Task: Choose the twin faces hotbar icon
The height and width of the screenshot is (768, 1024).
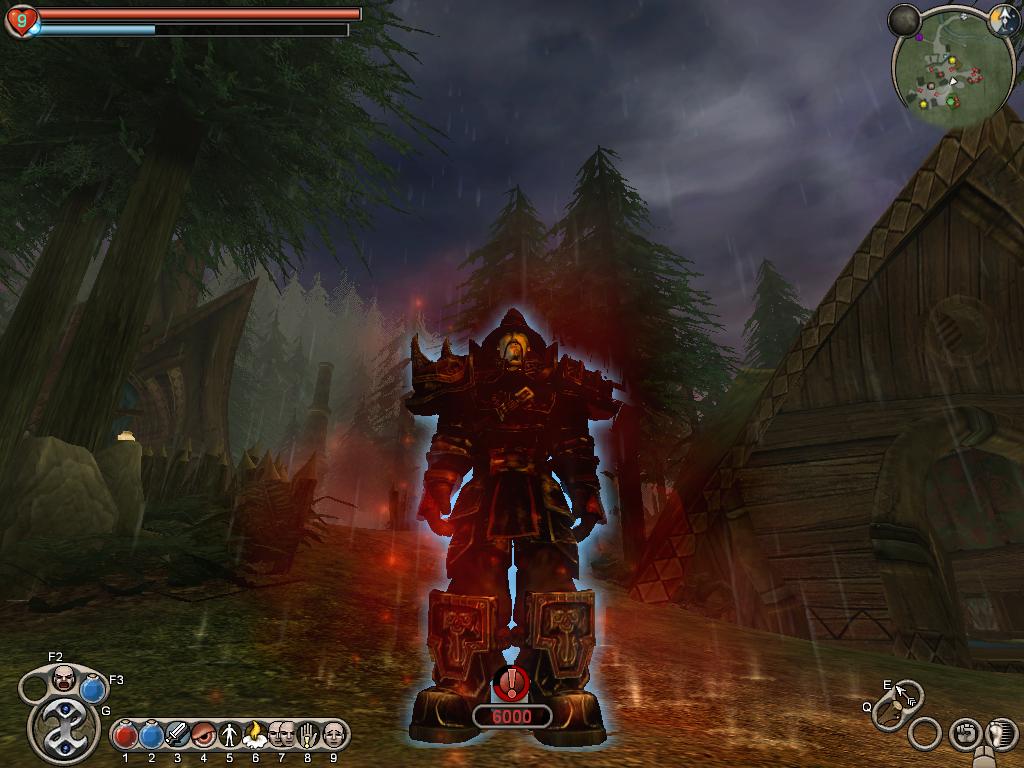Action: pyautogui.click(x=281, y=736)
